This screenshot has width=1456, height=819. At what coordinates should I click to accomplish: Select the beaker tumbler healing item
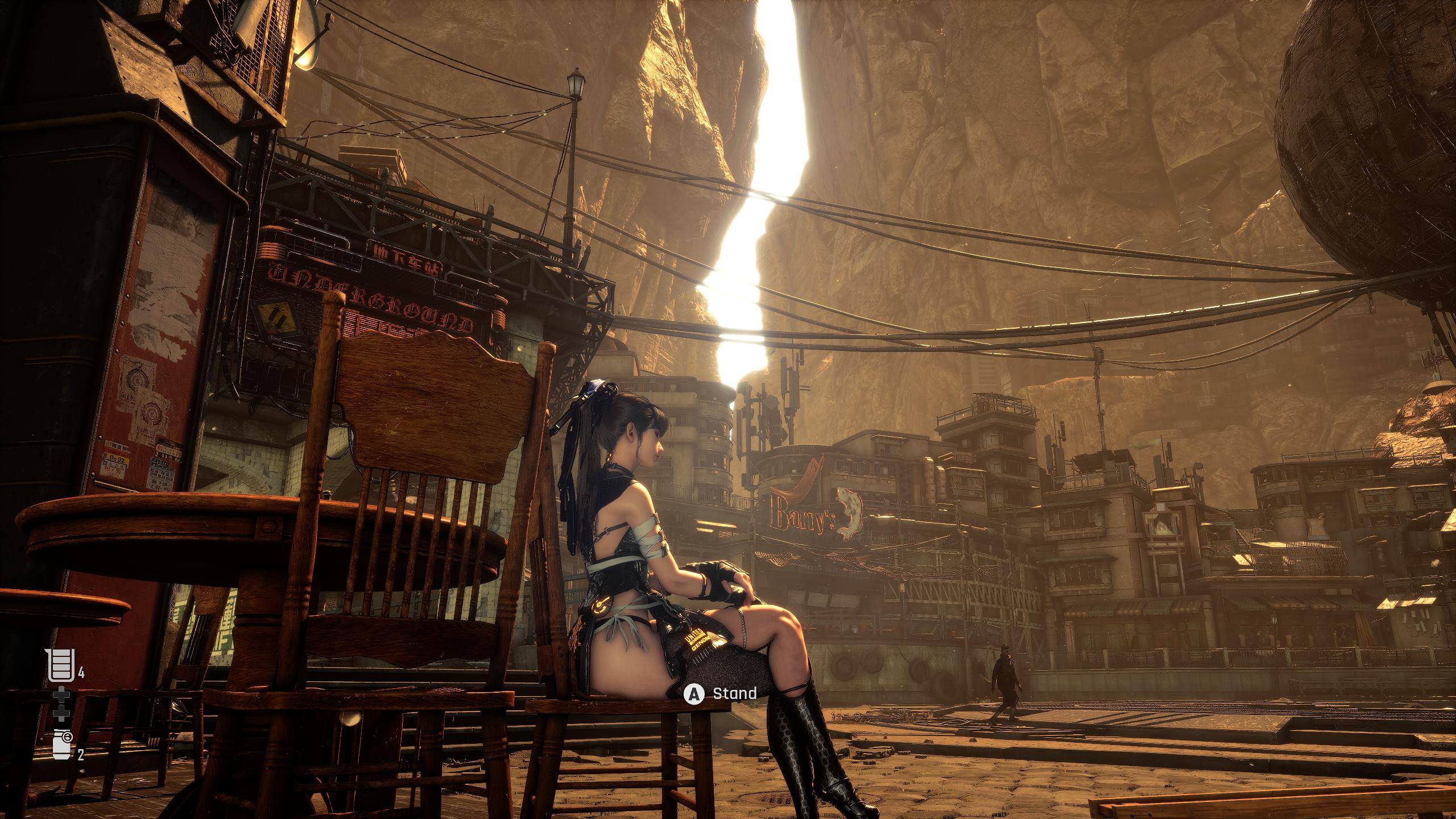[61, 666]
